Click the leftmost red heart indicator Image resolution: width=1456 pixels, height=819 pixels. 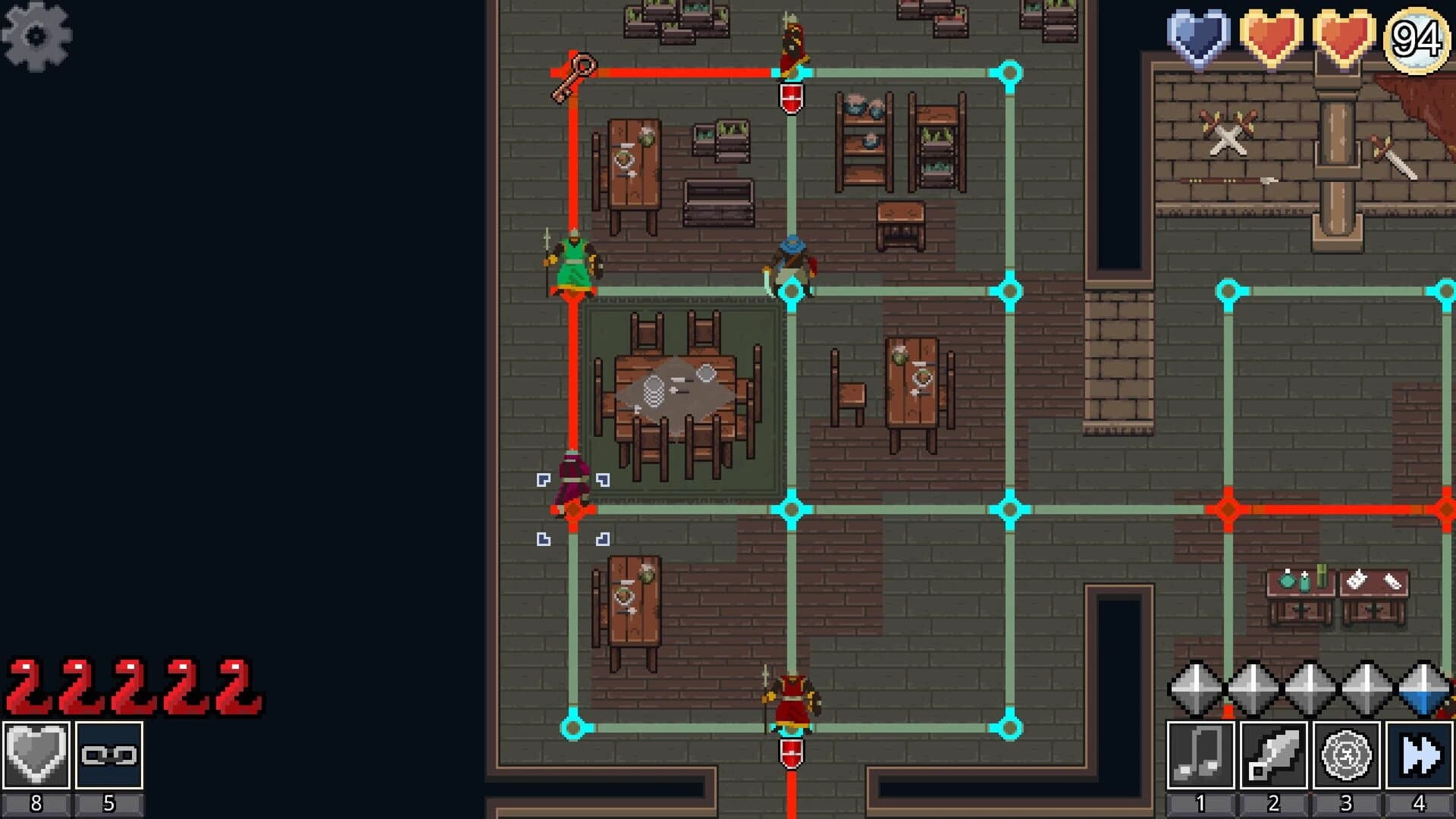click(1271, 36)
